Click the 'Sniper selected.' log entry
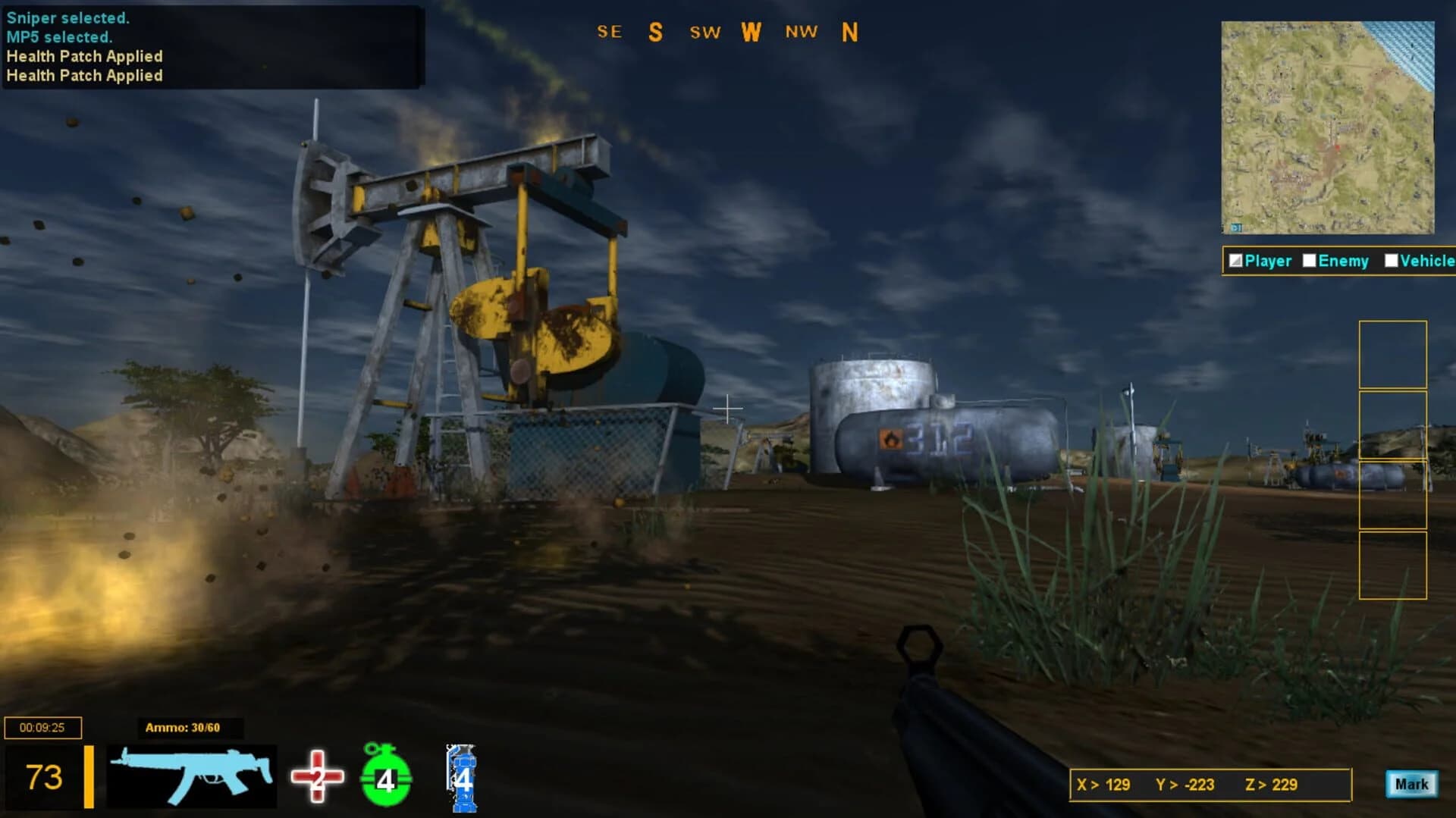Viewport: 1456px width, 818px height. point(67,17)
